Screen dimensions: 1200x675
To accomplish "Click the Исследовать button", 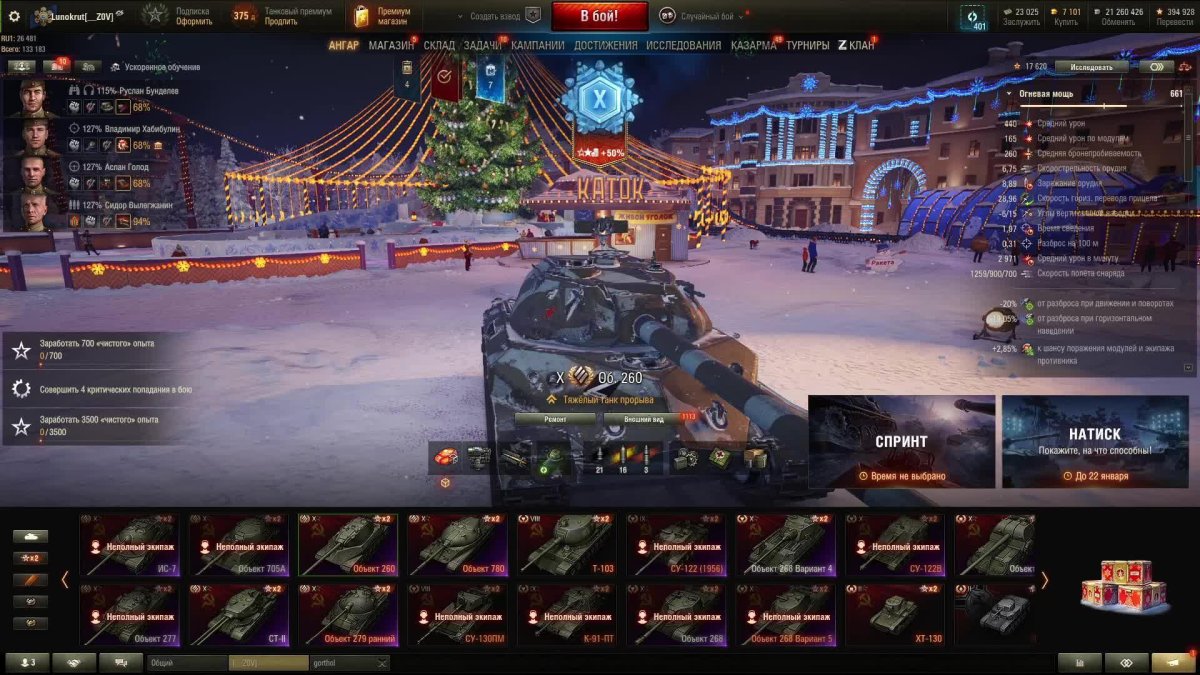I will (x=1091, y=67).
